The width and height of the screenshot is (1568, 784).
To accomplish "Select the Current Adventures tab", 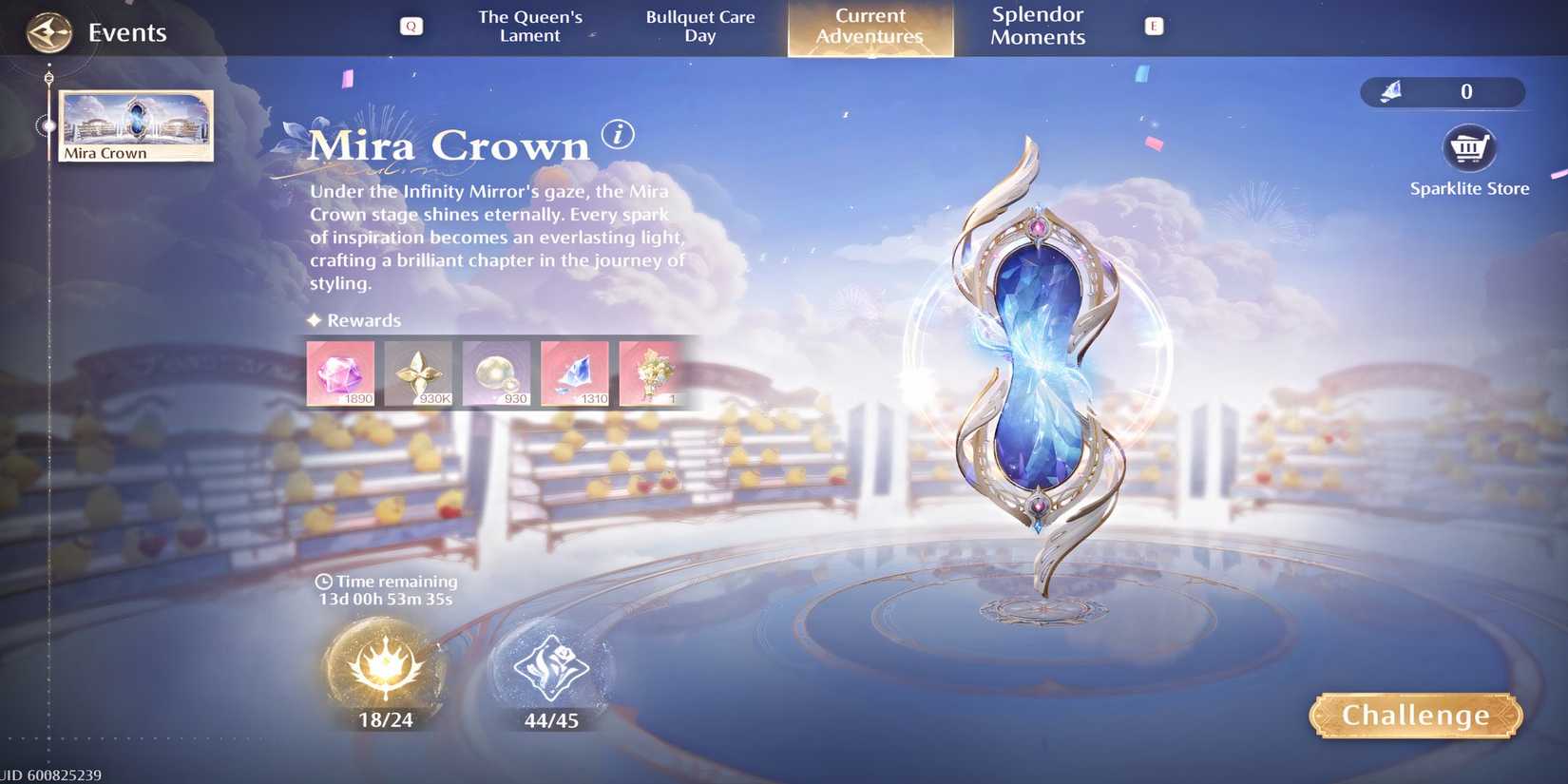I will point(870,26).
